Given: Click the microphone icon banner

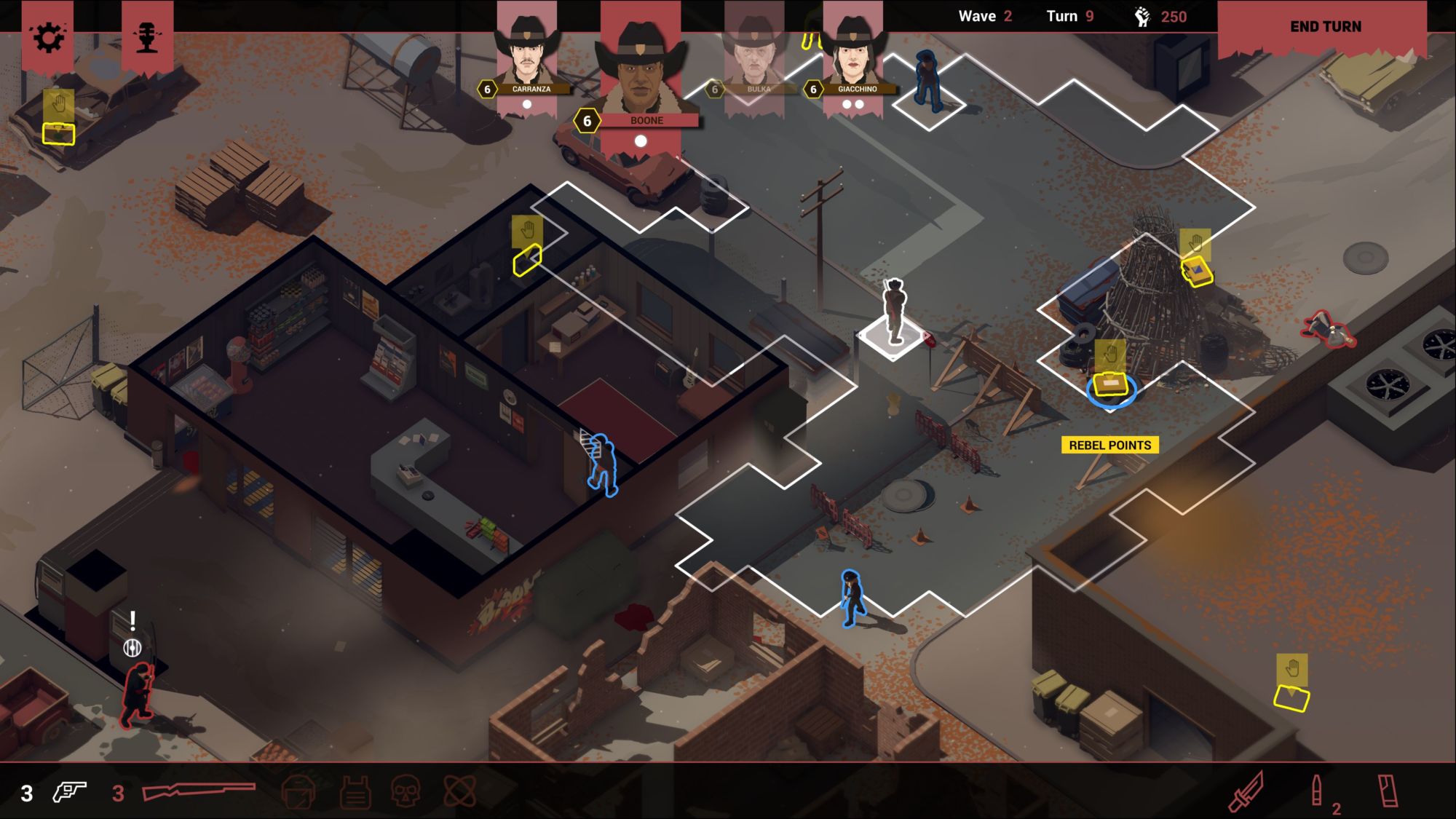Looking at the screenshot, I should point(147,37).
